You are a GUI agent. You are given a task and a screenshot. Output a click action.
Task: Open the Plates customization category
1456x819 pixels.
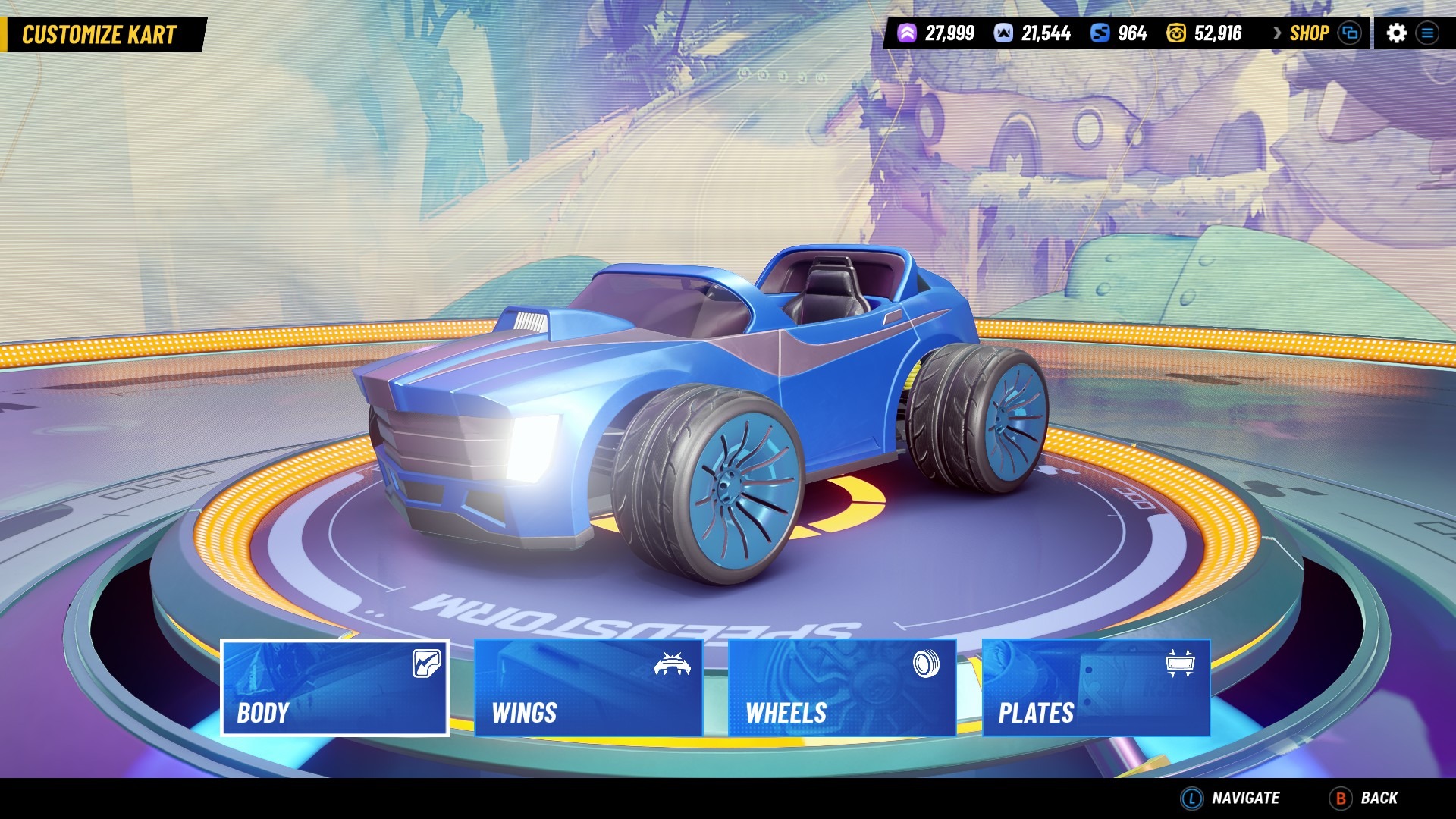pyautogui.click(x=1096, y=687)
